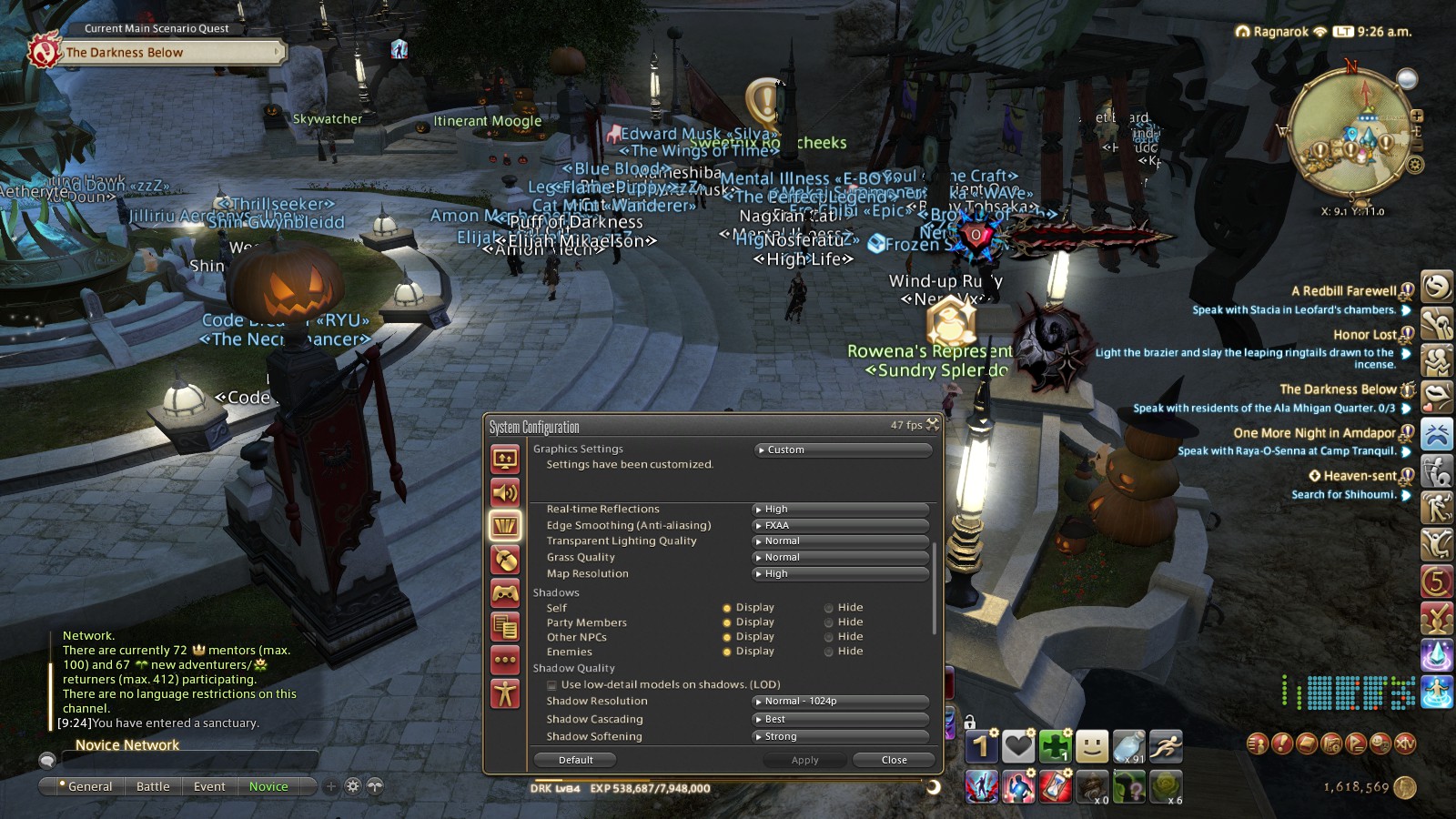This screenshot has height=819, width=1456.
Task: Select the Novice chat tab
Action: click(268, 786)
